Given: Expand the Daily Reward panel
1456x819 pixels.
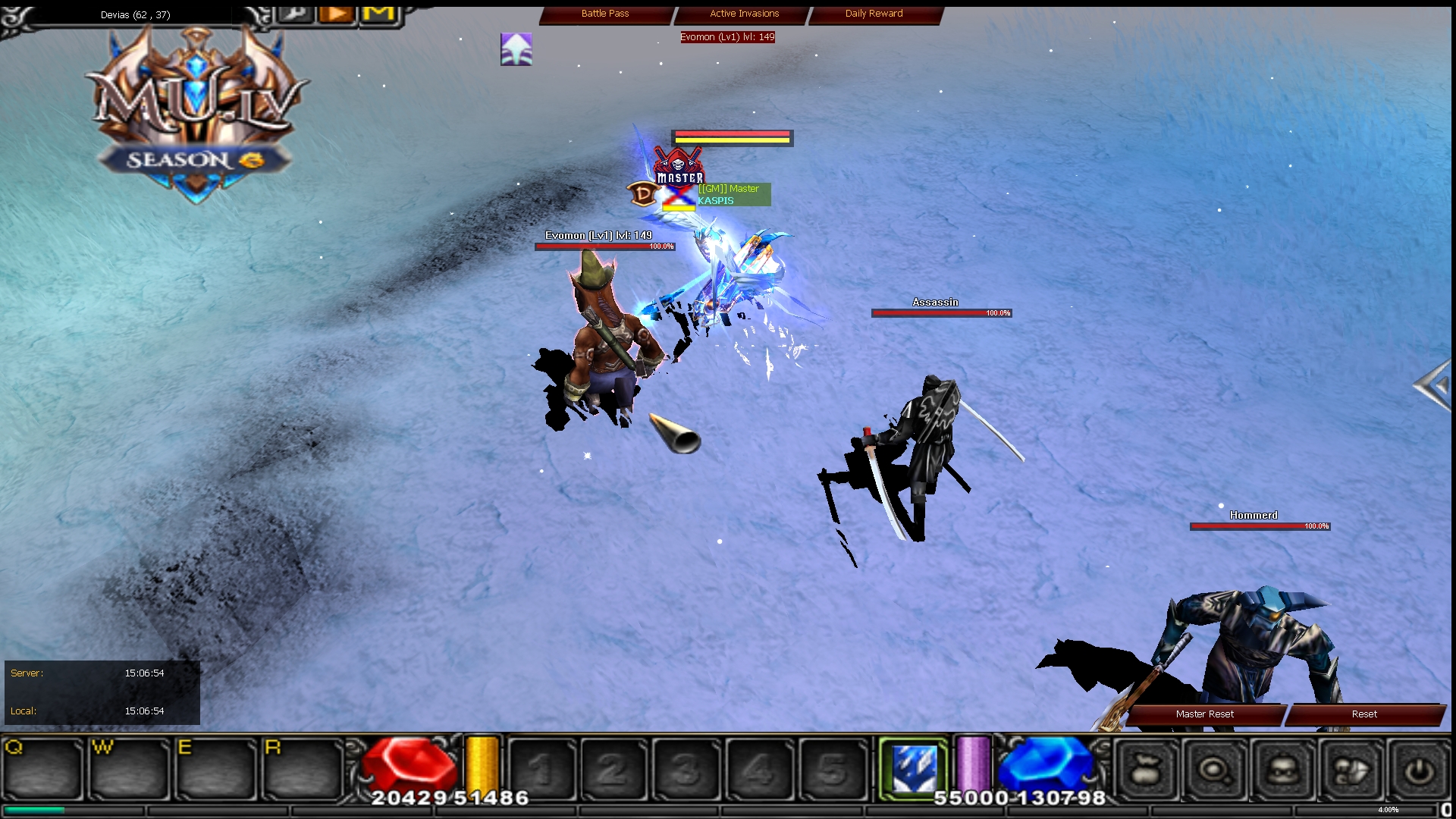Looking at the screenshot, I should [873, 13].
